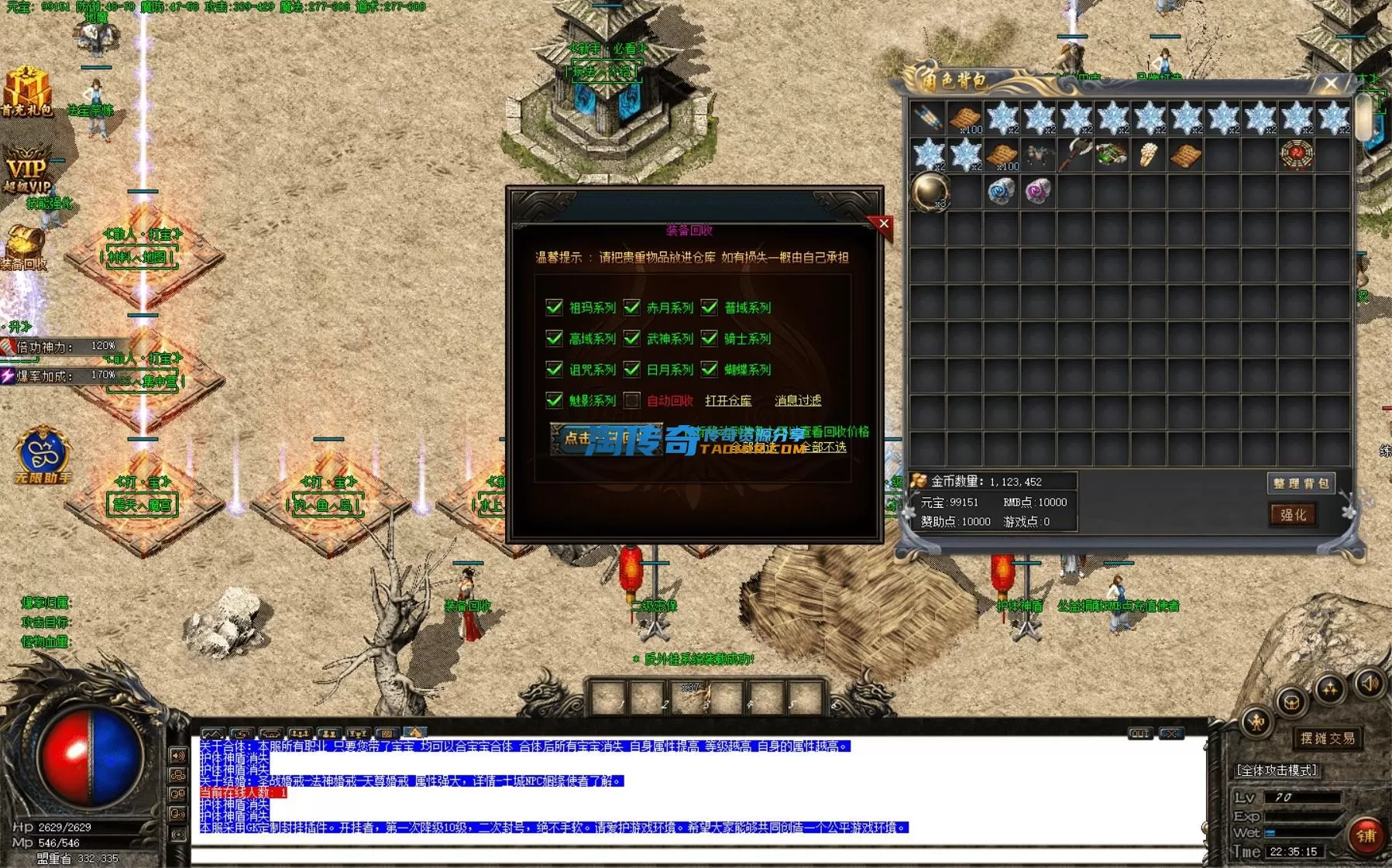Select the red bagua compass item

1297,155
